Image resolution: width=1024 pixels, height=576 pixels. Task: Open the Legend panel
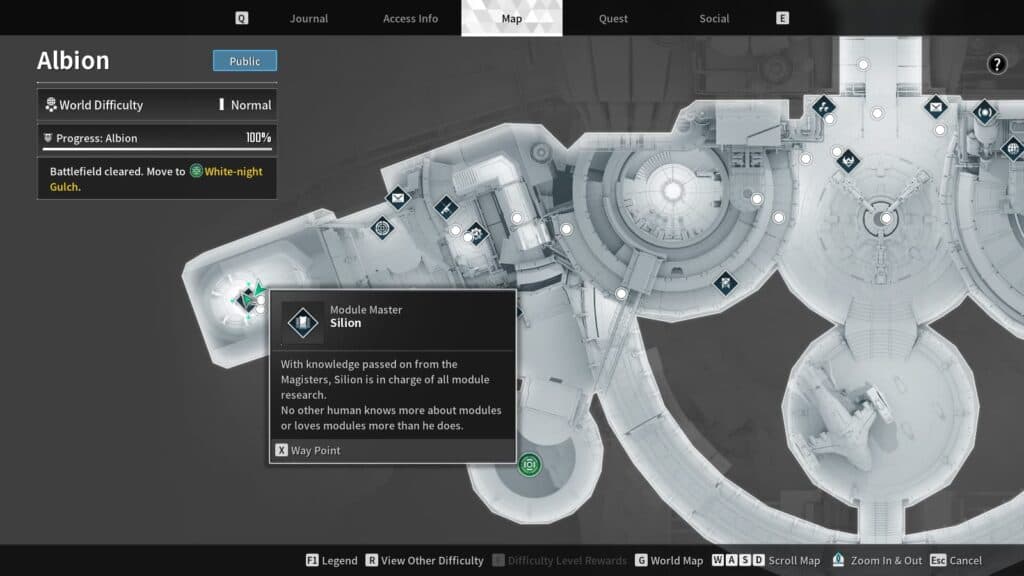[332, 561]
